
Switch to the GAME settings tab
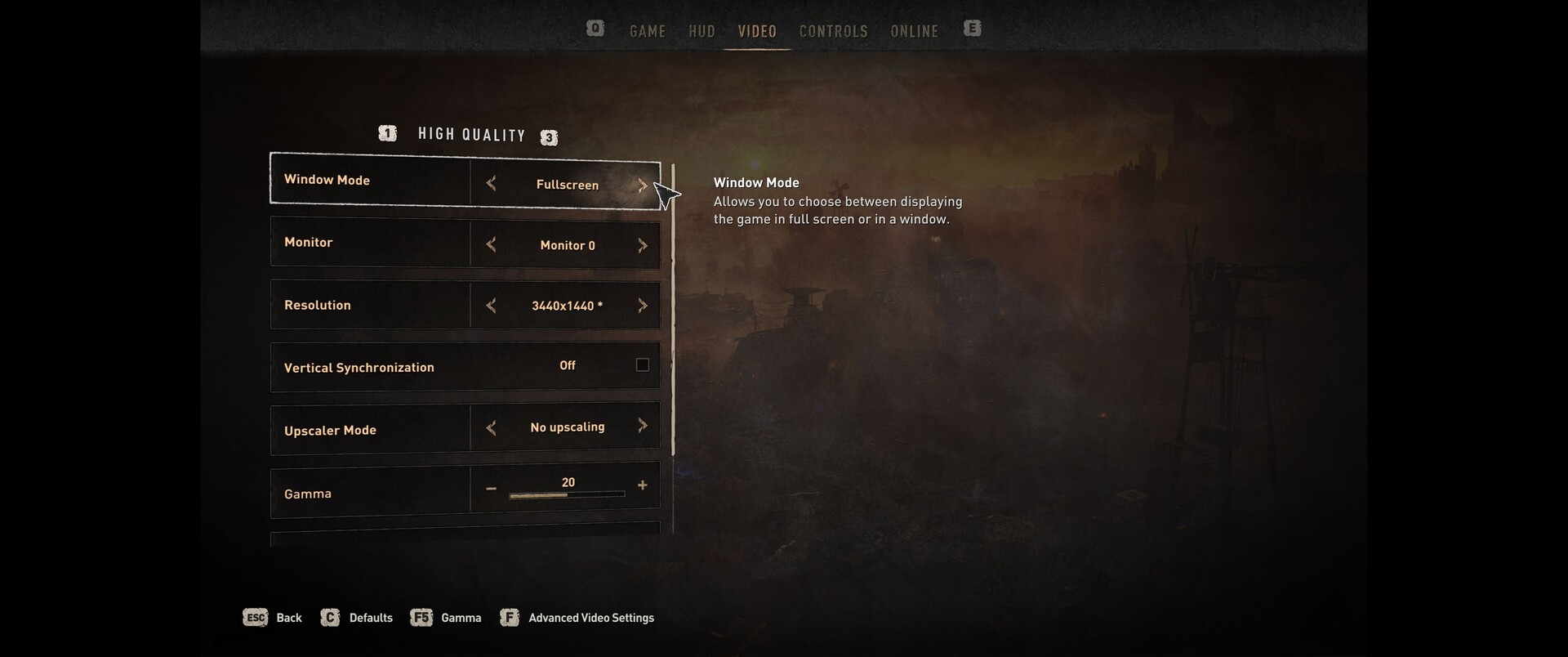(648, 31)
